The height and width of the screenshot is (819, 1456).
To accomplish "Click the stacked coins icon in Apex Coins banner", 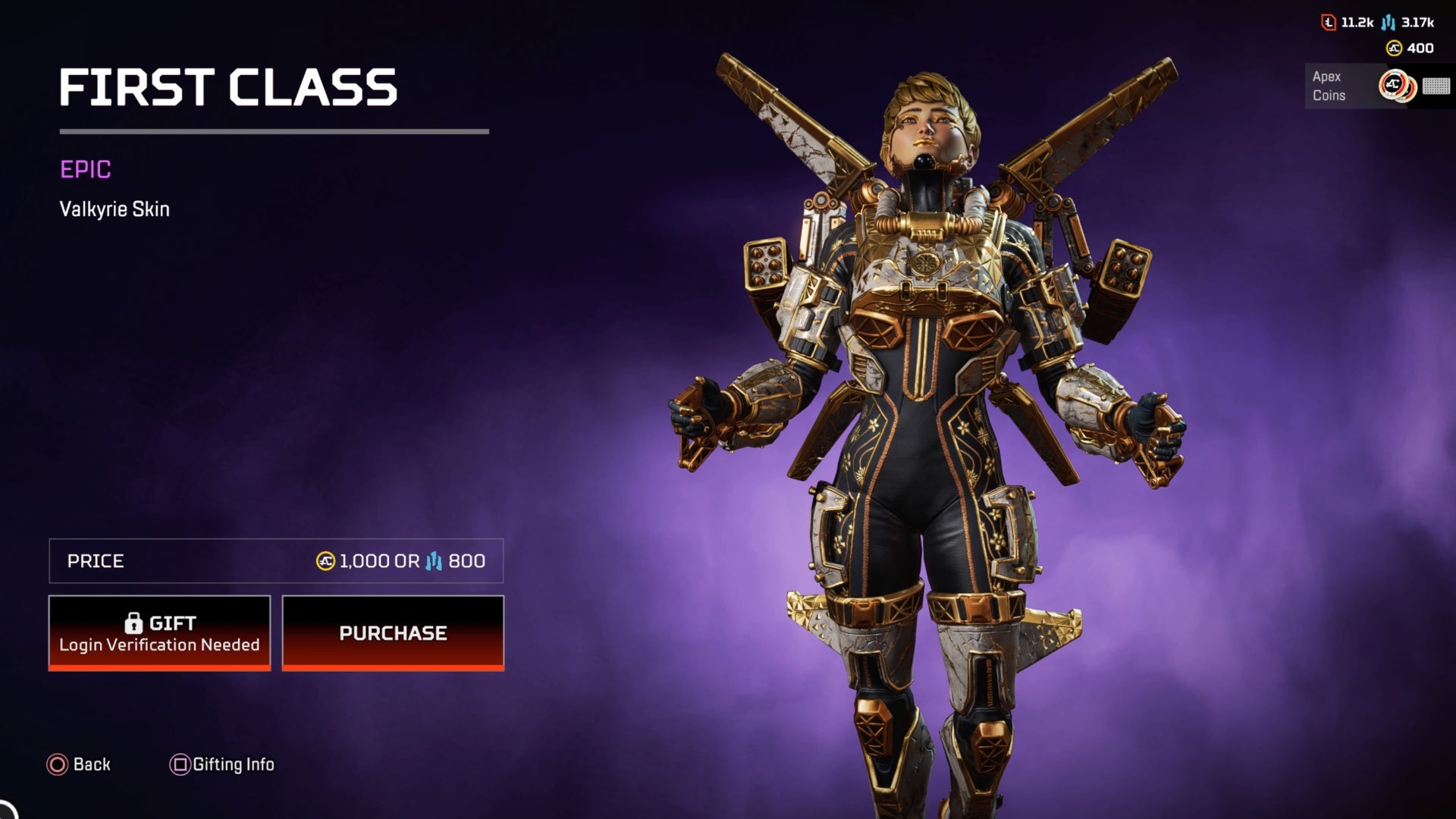I will [1399, 86].
